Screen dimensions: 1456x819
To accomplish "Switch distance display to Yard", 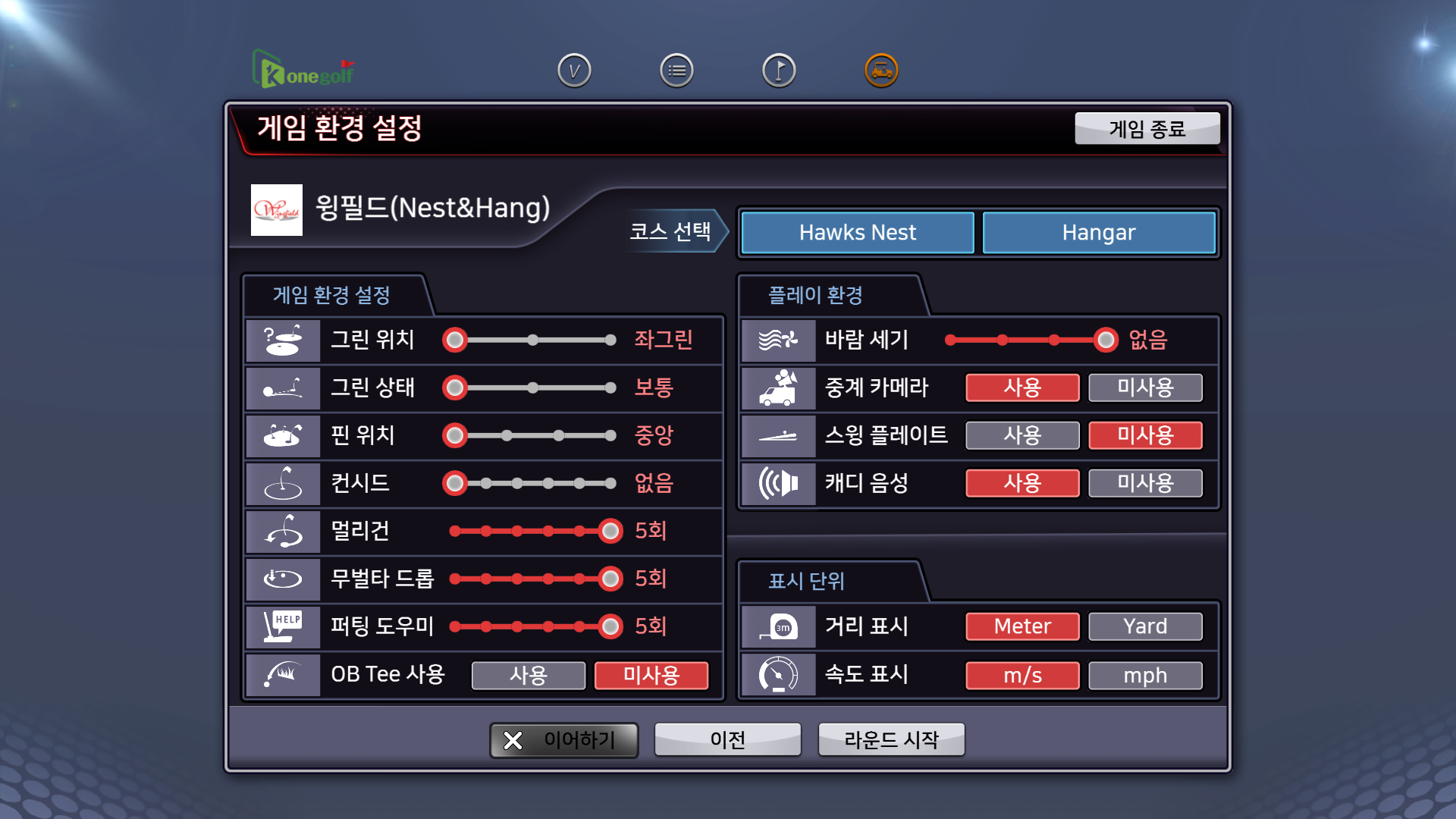I will pyautogui.click(x=1145, y=626).
